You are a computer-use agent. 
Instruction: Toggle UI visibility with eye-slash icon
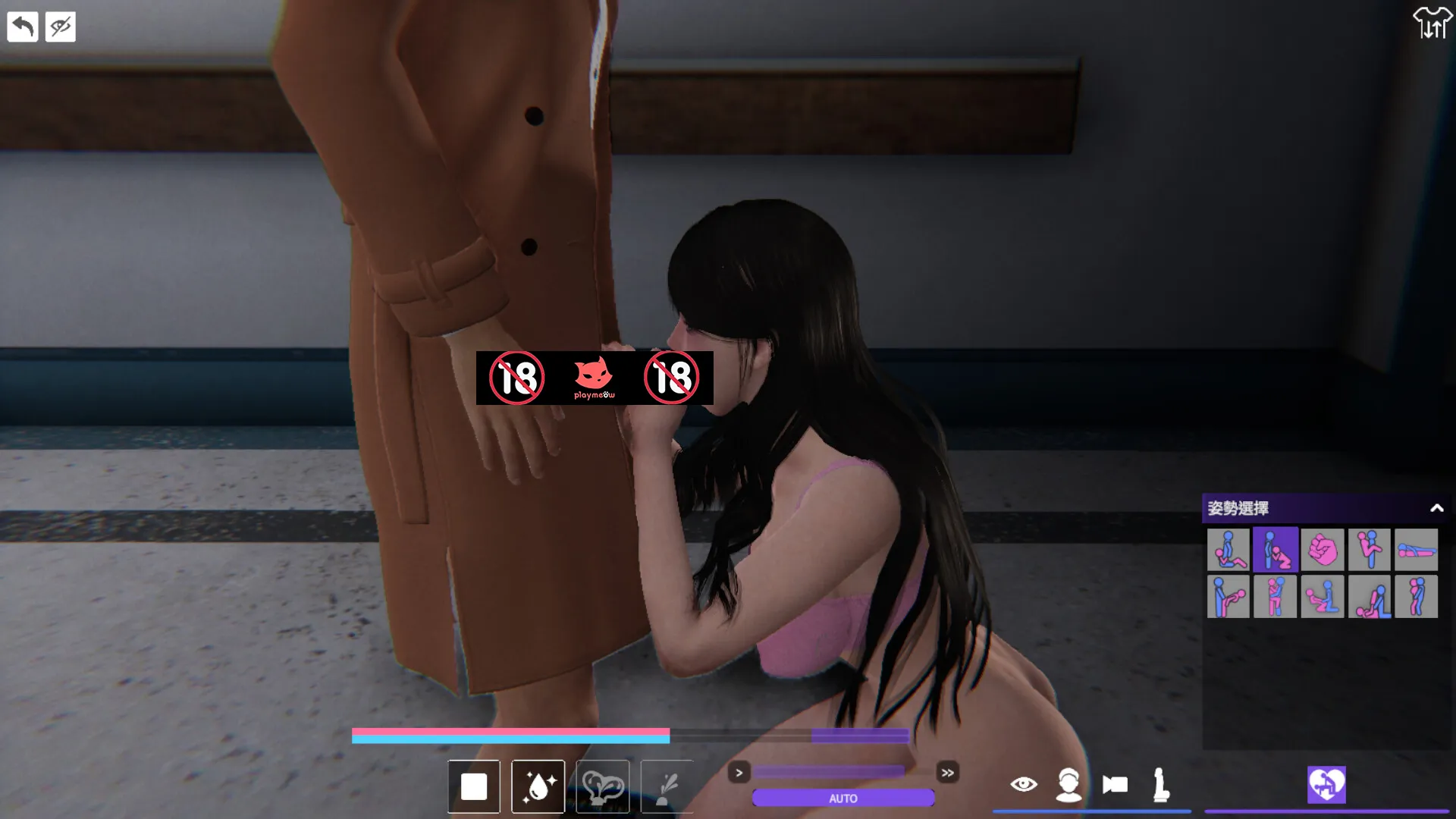pyautogui.click(x=60, y=27)
